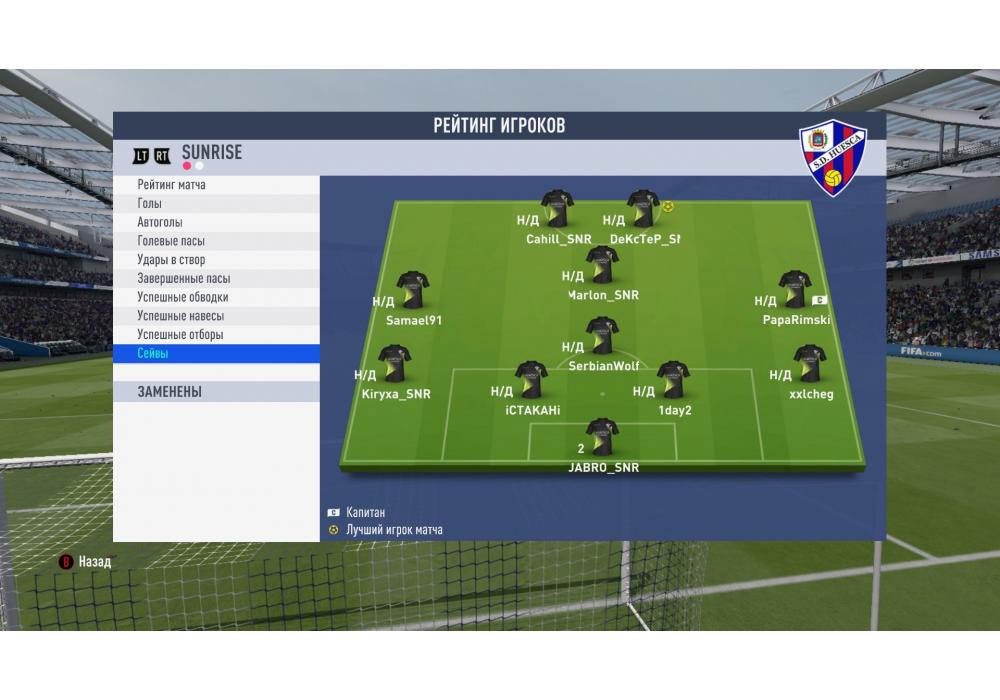Select player xxlcheg's shirt

808,364
